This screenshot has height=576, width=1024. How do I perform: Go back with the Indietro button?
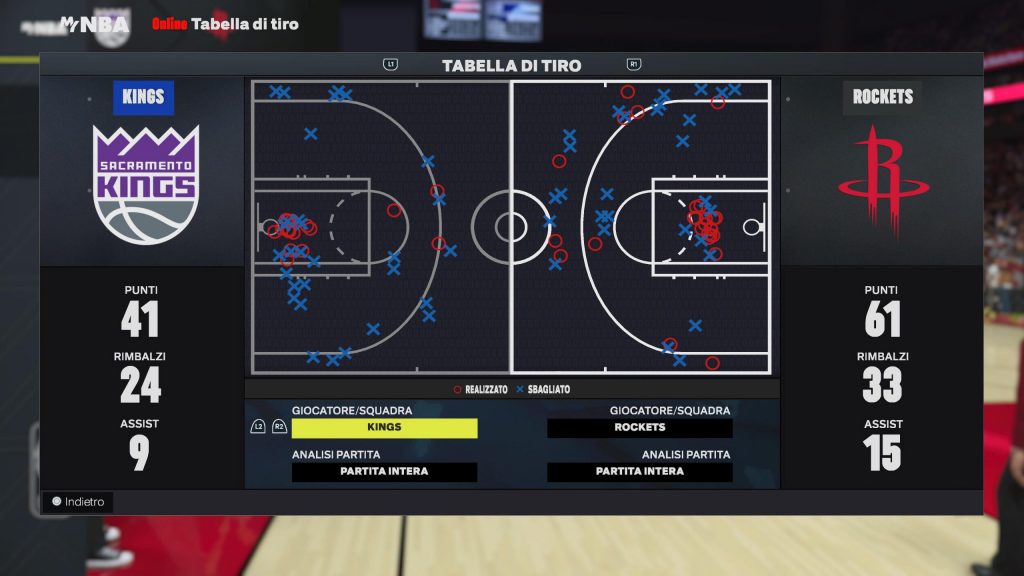click(78, 502)
